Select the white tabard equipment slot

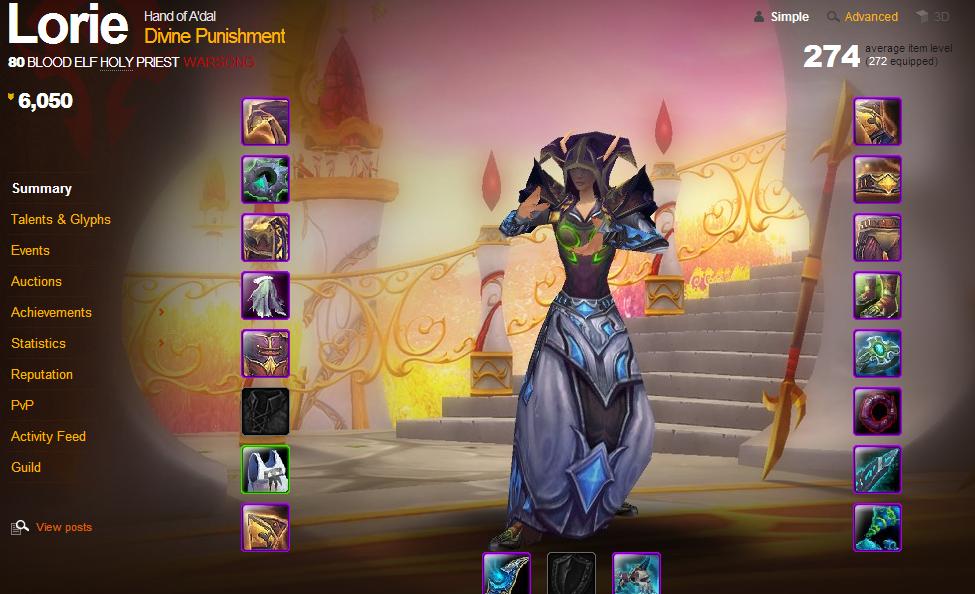pyautogui.click(x=265, y=470)
